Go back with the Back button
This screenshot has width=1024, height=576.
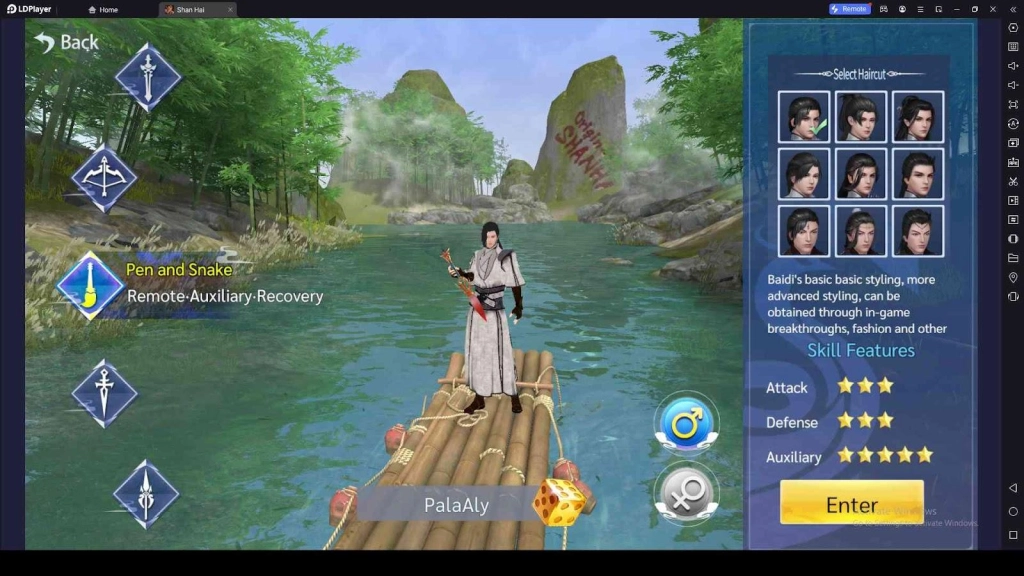pos(66,42)
